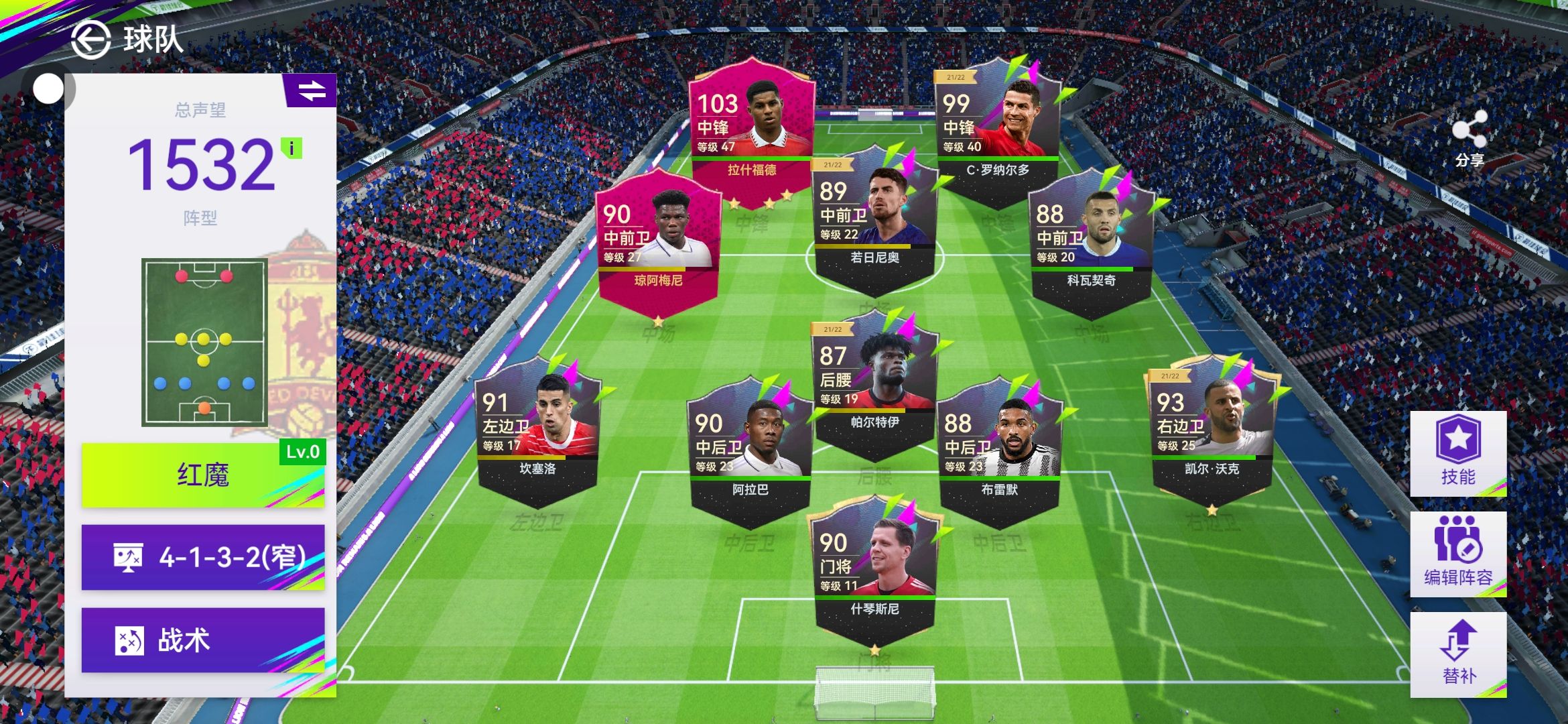
Task: Select the formation diagram thumbnail
Action: pos(204,343)
